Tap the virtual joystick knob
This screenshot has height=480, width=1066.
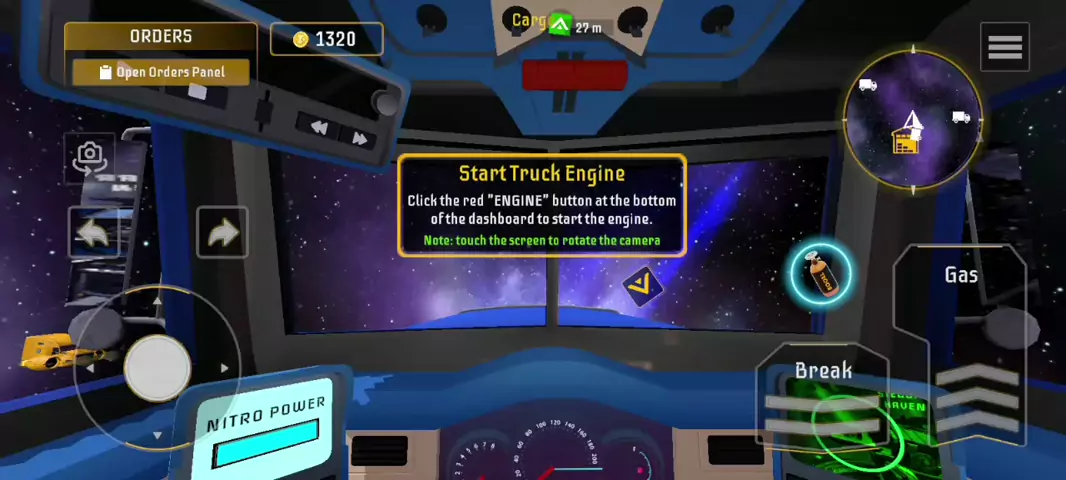coord(157,367)
